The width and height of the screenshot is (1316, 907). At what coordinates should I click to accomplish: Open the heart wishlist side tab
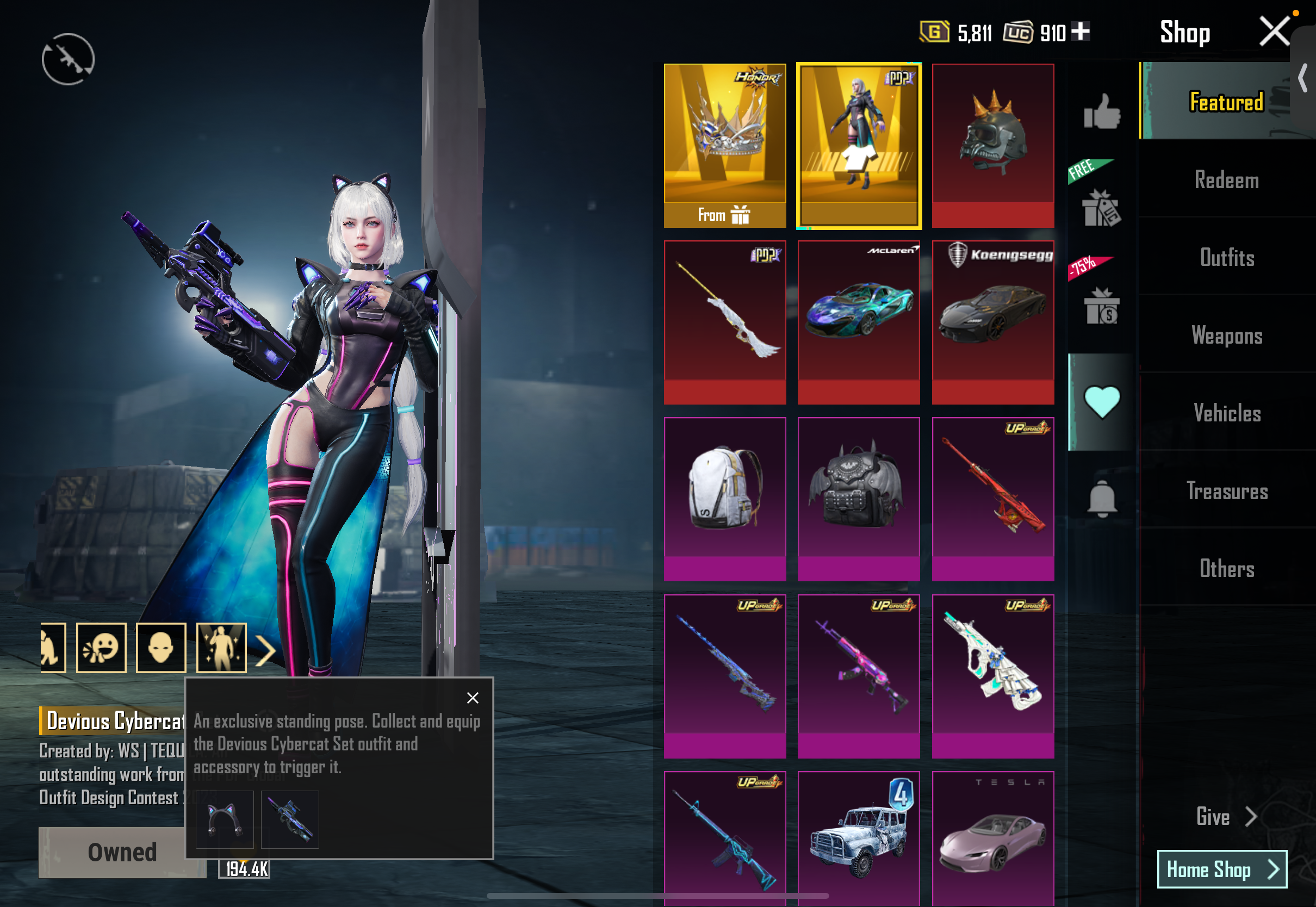tap(1101, 402)
